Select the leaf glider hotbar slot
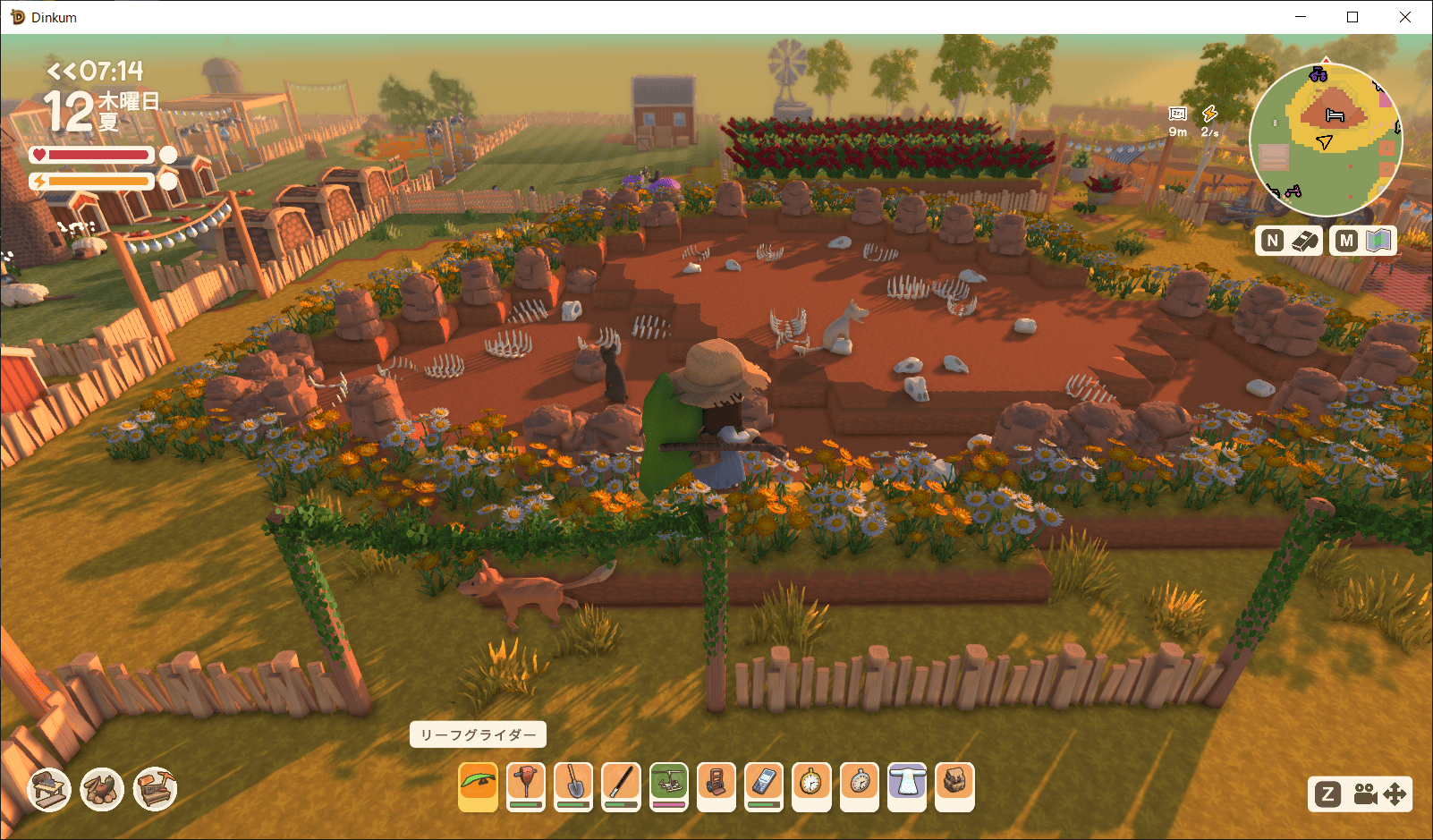Screen dimensions: 1433x840 pyautogui.click(x=478, y=786)
